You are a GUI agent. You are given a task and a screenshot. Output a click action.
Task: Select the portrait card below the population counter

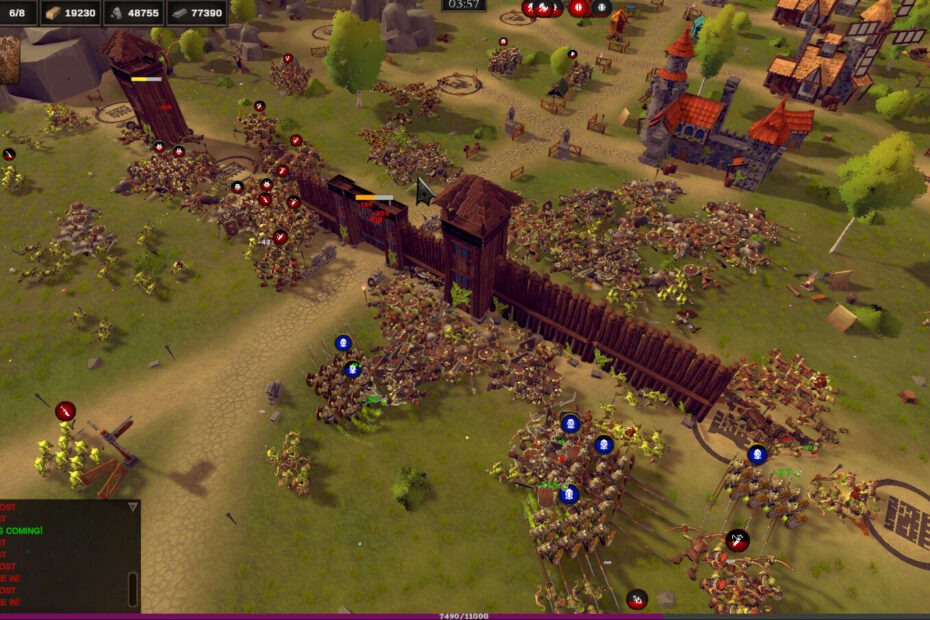click(9, 59)
